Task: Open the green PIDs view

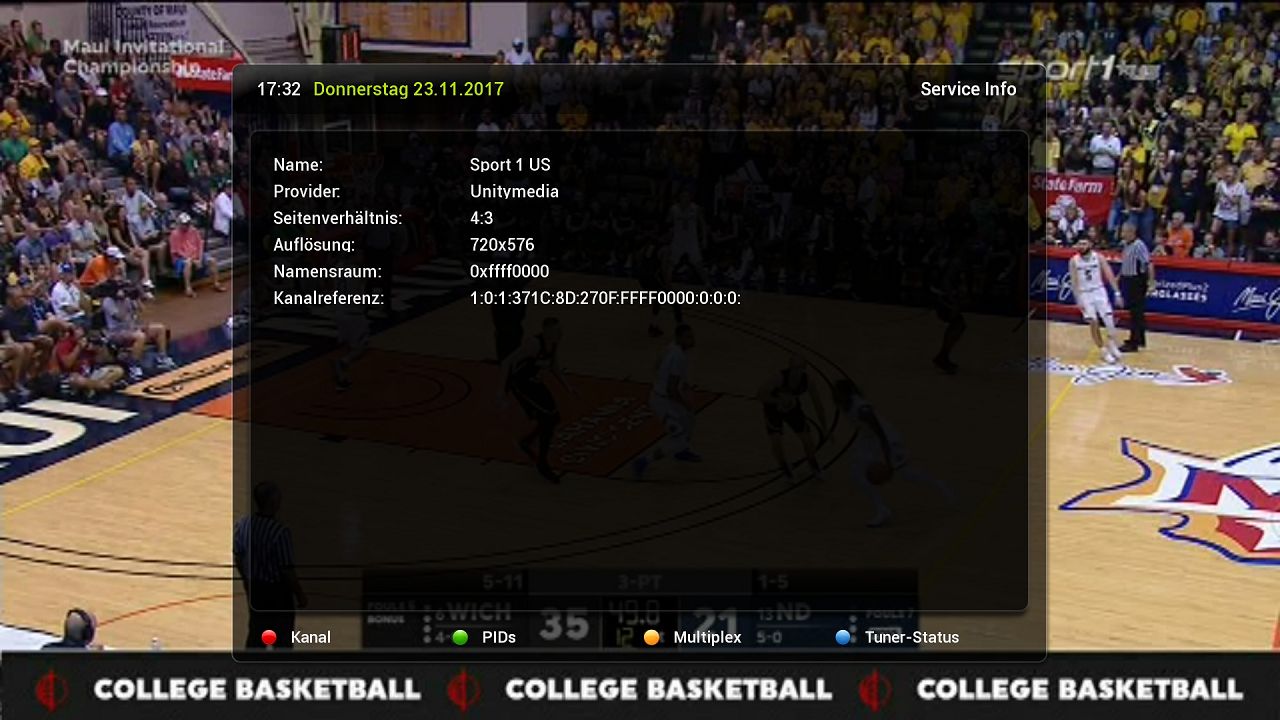Action: click(x=485, y=637)
